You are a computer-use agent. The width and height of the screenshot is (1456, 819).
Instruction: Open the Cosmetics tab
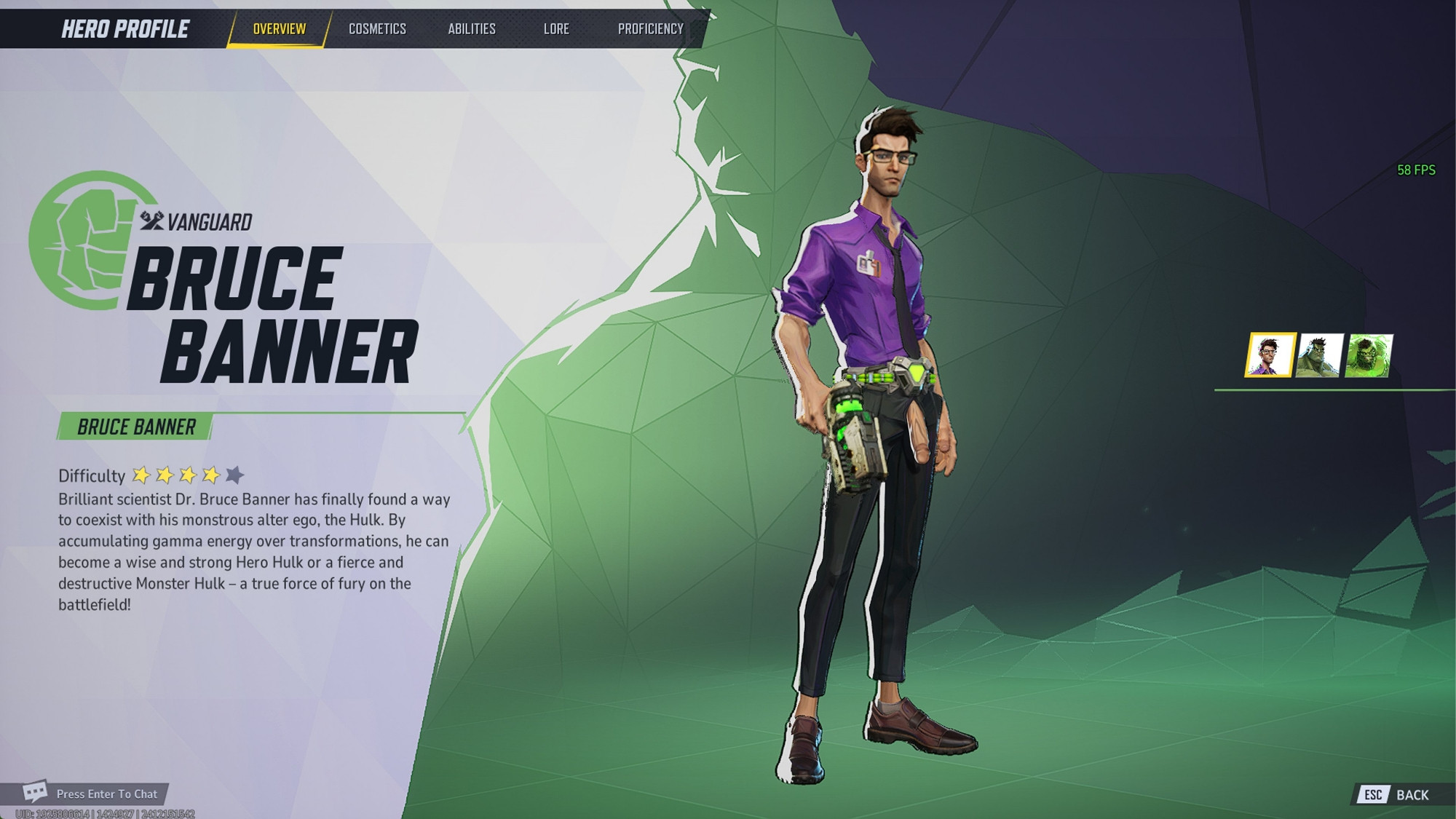pyautogui.click(x=377, y=29)
